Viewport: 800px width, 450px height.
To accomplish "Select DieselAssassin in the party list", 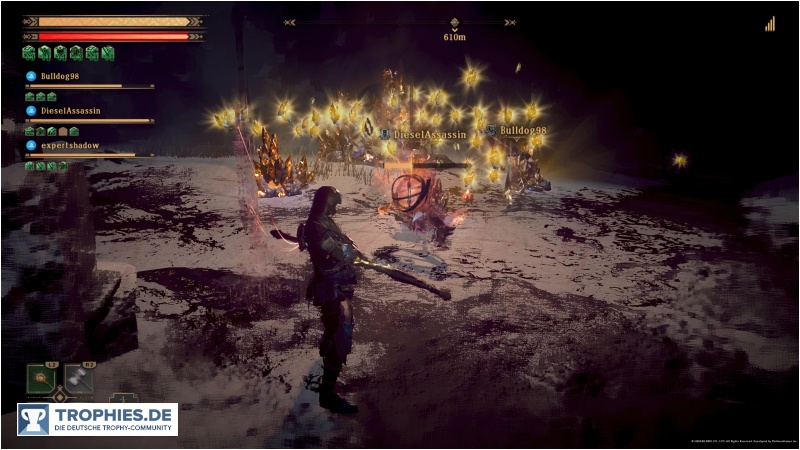I will click(x=68, y=110).
